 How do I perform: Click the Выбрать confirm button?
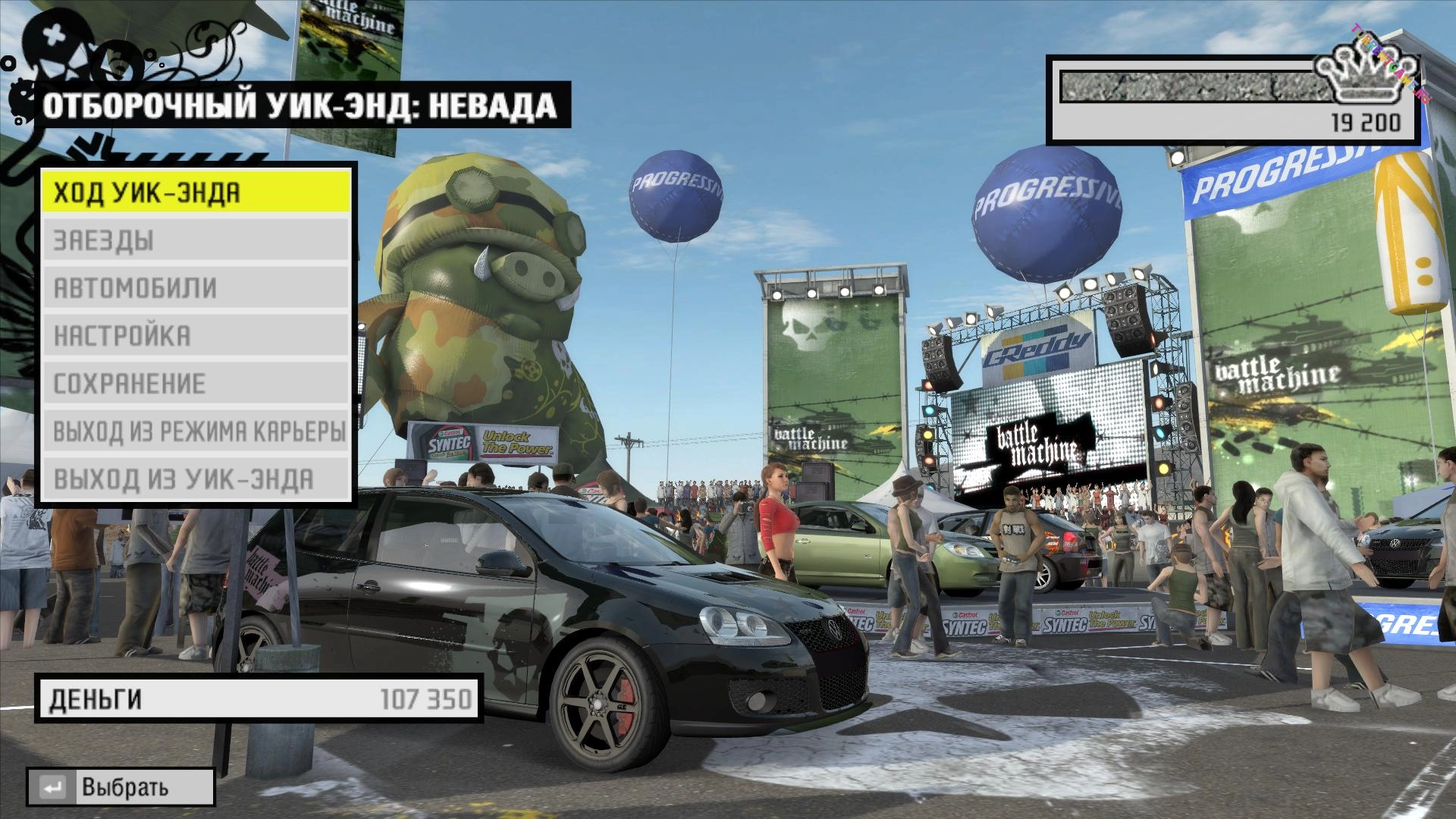pos(121,787)
